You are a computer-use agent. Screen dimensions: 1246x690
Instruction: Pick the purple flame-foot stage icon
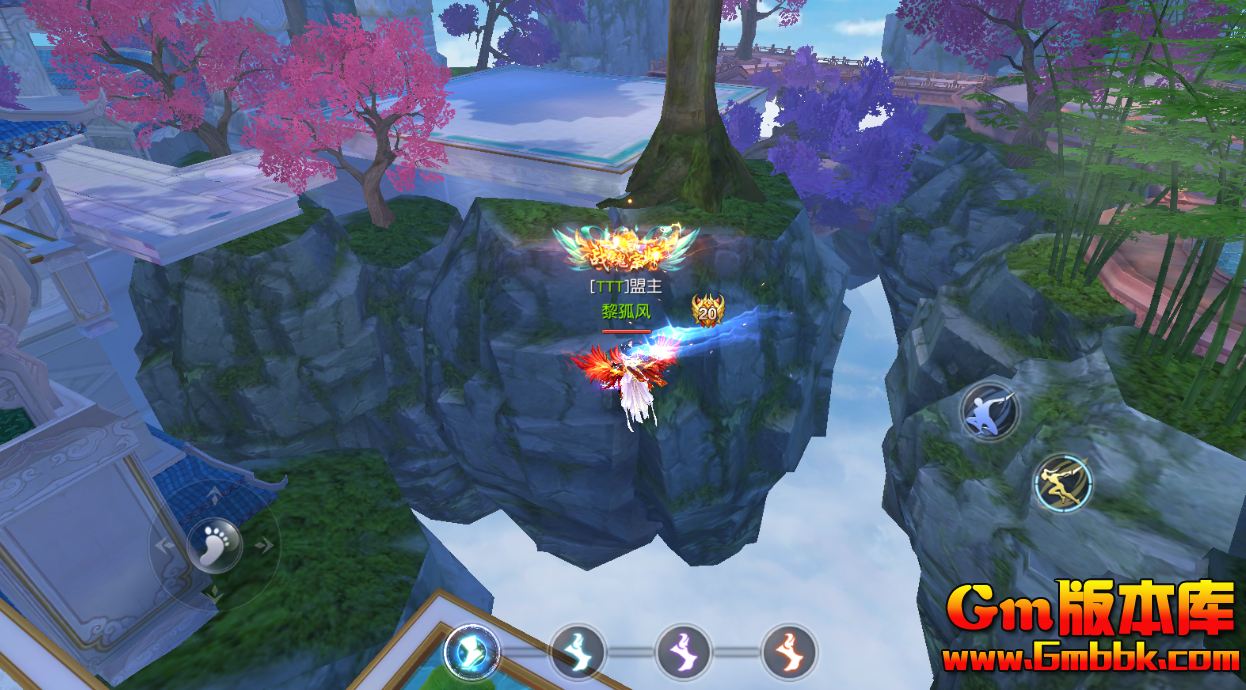(x=683, y=652)
